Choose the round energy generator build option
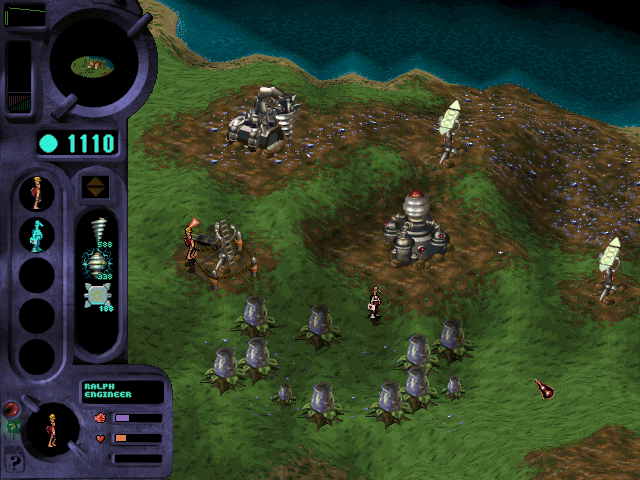640x480 pixels. [96, 263]
